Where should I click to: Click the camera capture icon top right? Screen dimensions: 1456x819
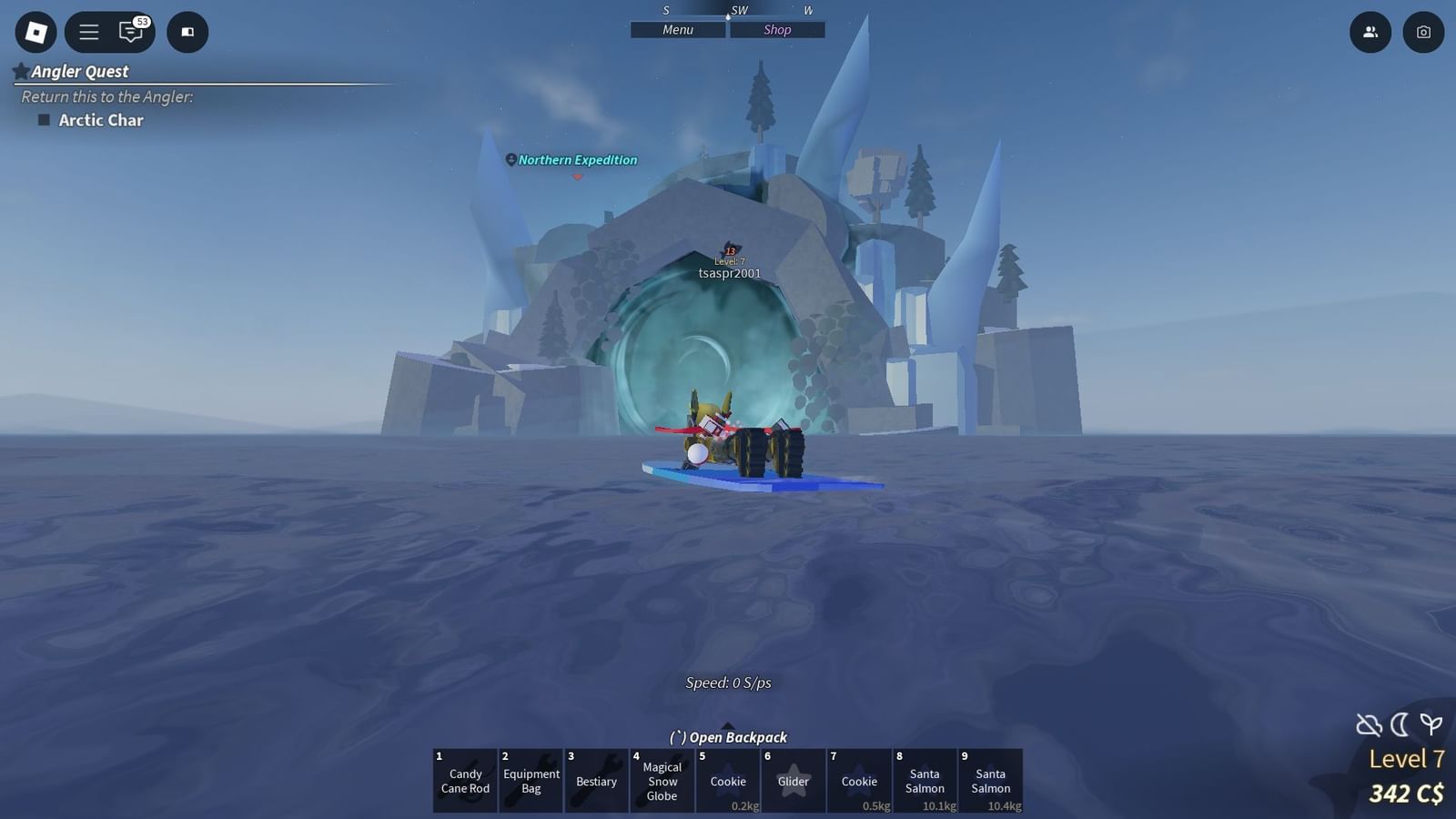1424,32
